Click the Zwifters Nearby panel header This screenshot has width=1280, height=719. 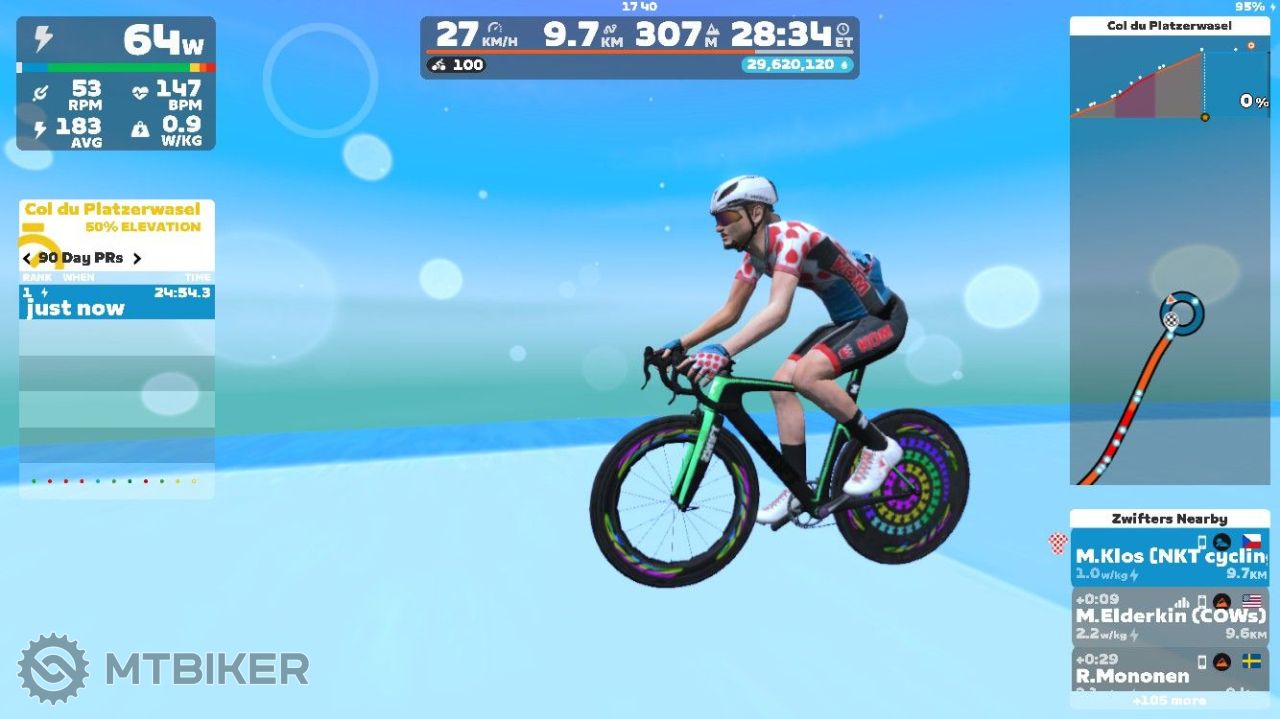[x=1169, y=519]
